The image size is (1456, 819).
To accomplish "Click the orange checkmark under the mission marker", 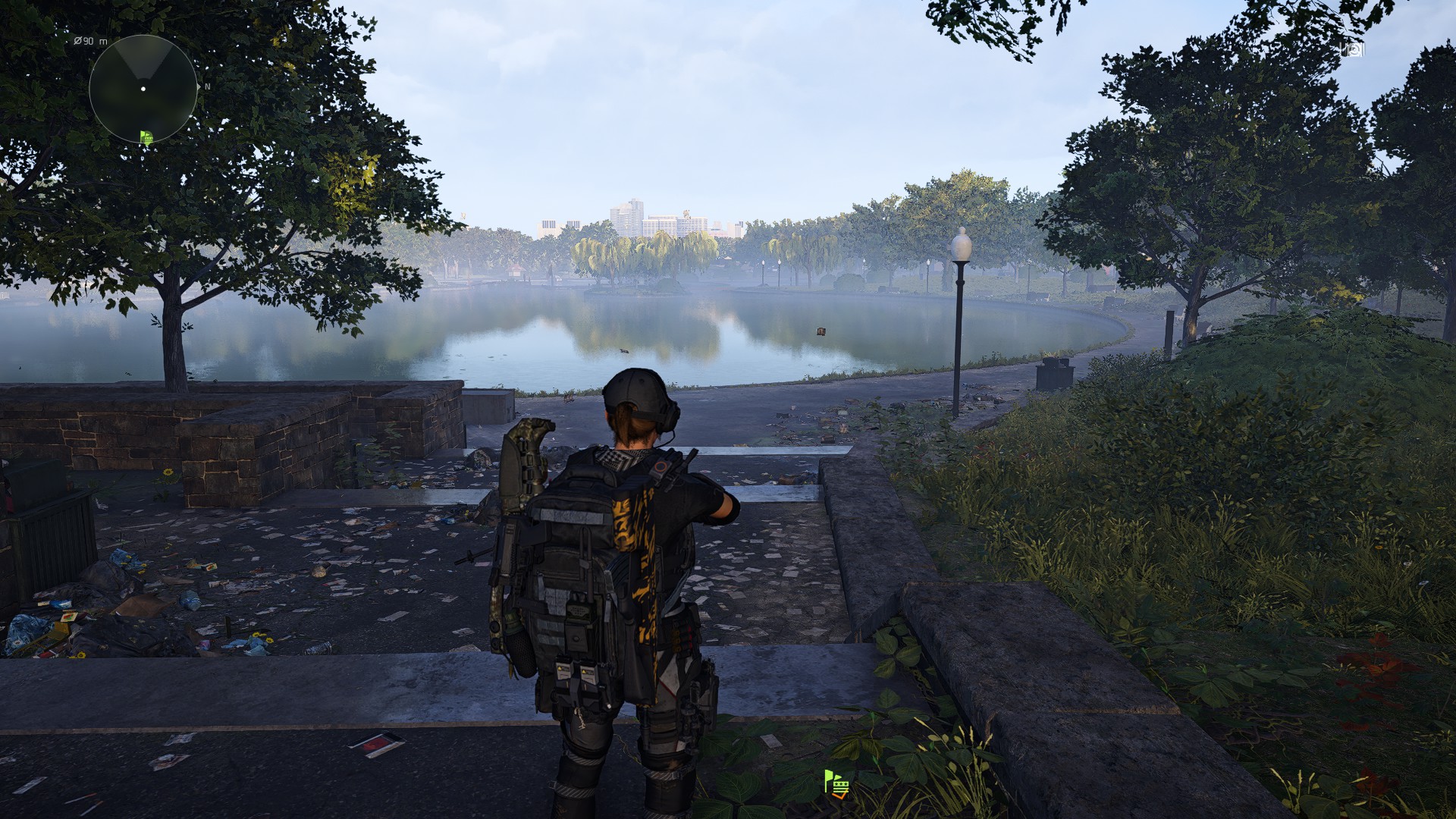I will (839, 795).
